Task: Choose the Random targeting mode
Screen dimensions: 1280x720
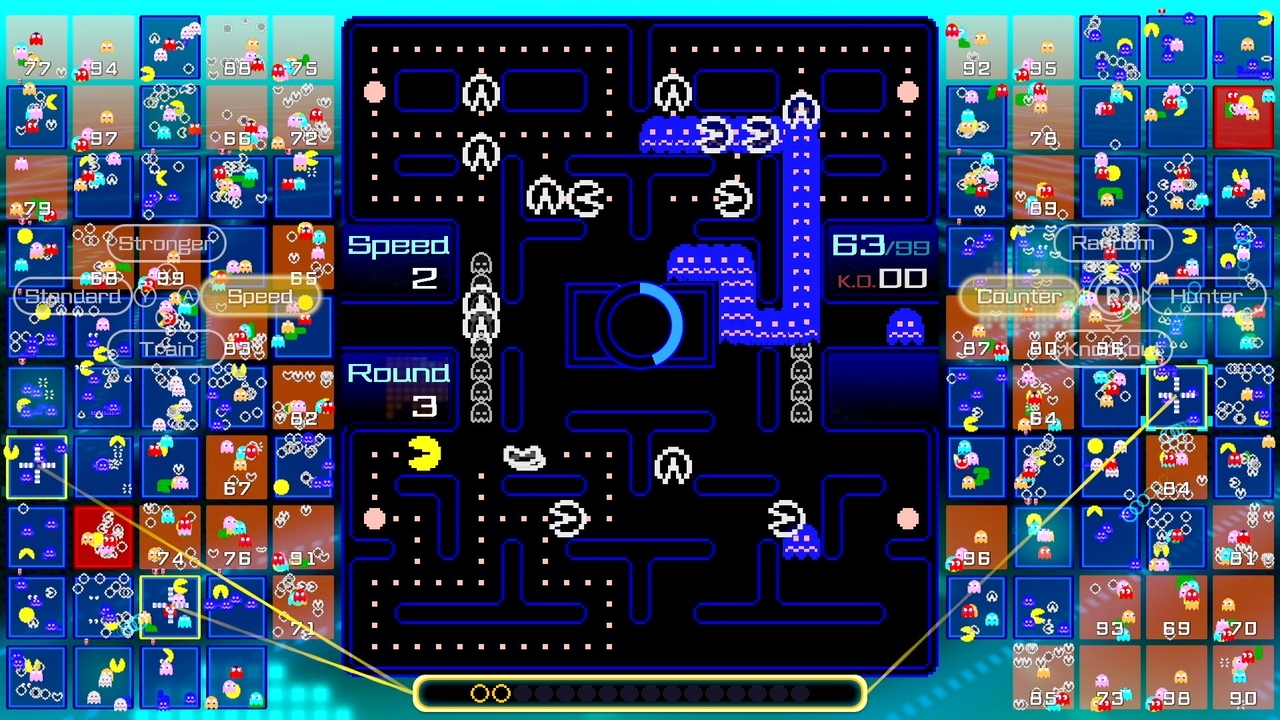Action: pos(1112,243)
